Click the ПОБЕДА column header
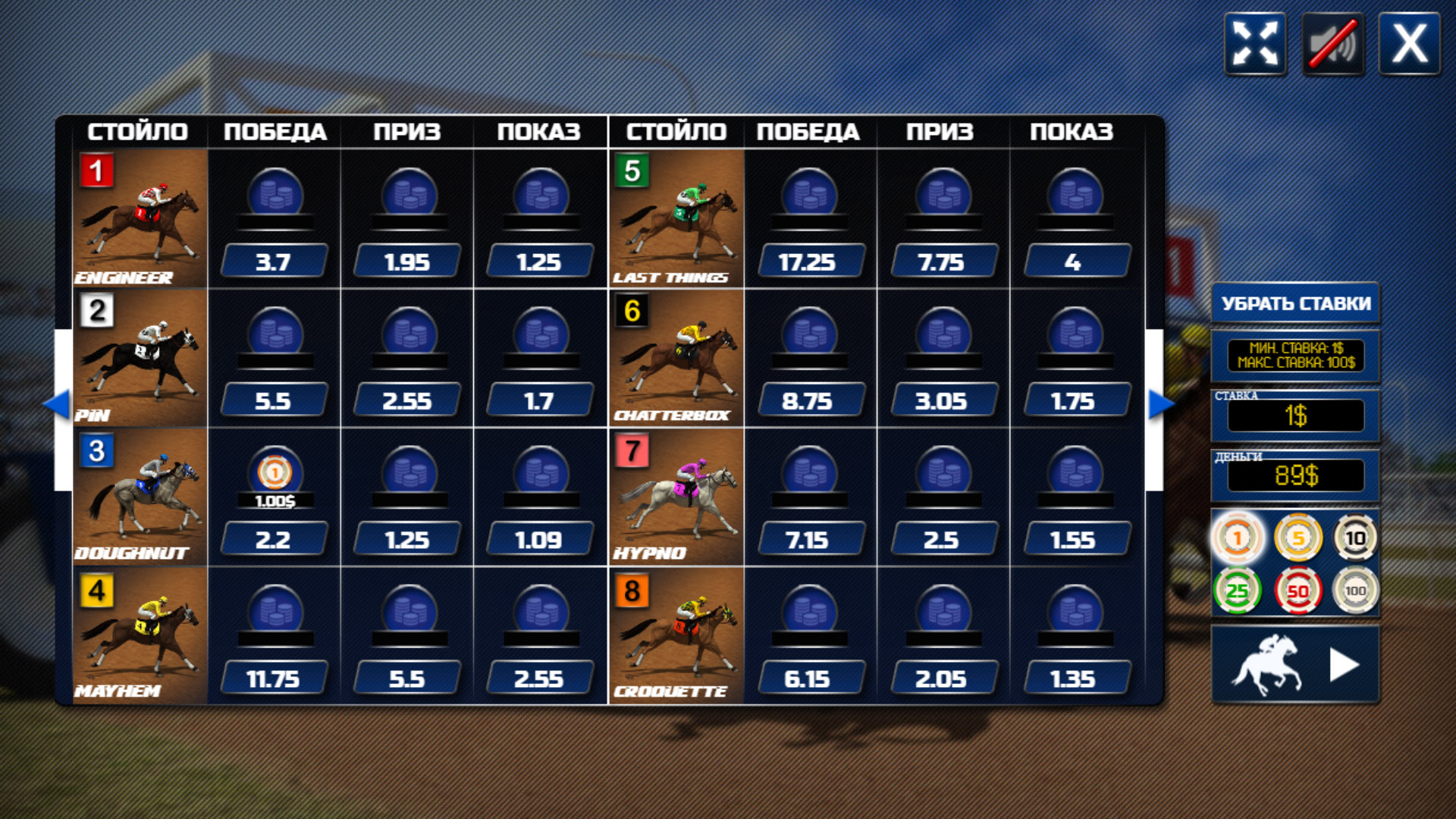1456x819 pixels. 275,130
